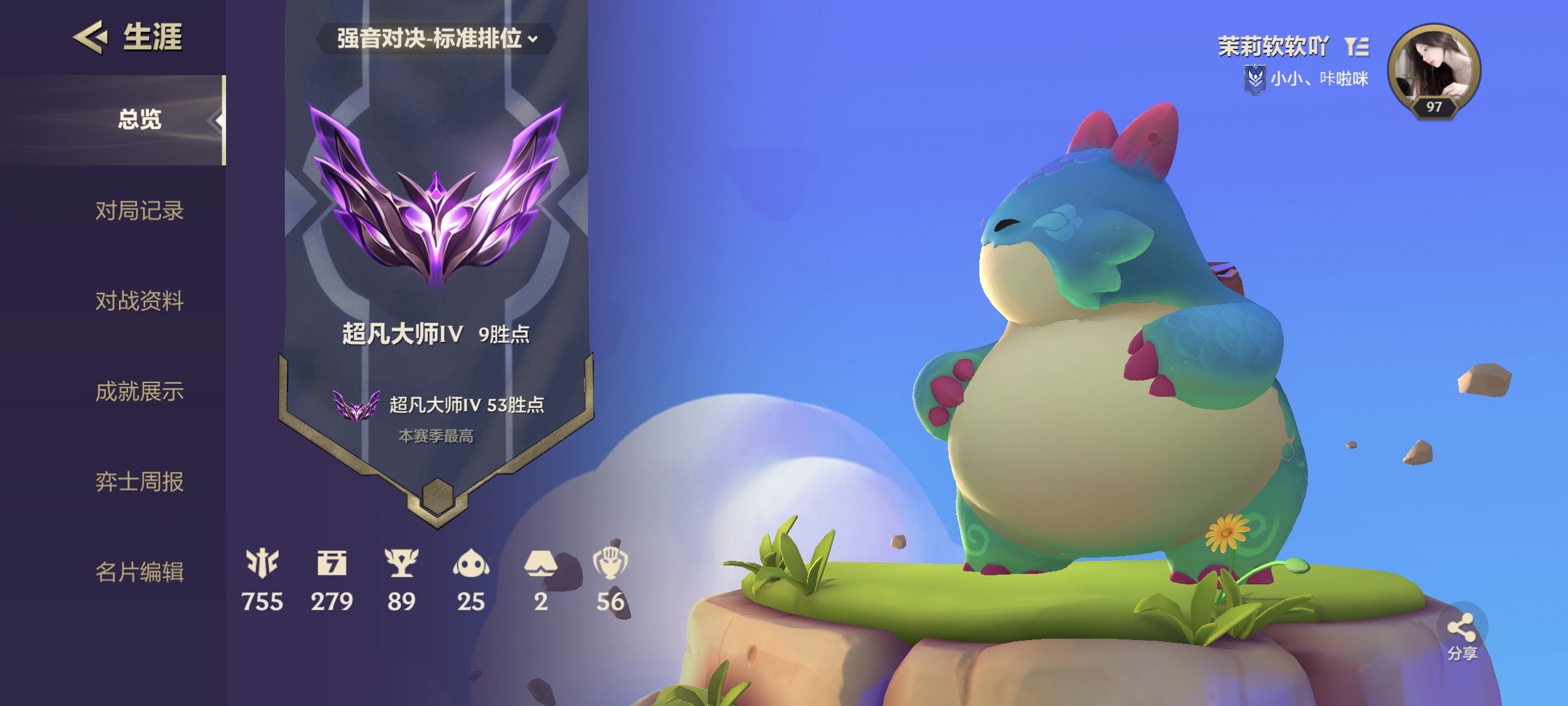
Task: Select the arena stat icon showing 2
Action: pyautogui.click(x=540, y=563)
